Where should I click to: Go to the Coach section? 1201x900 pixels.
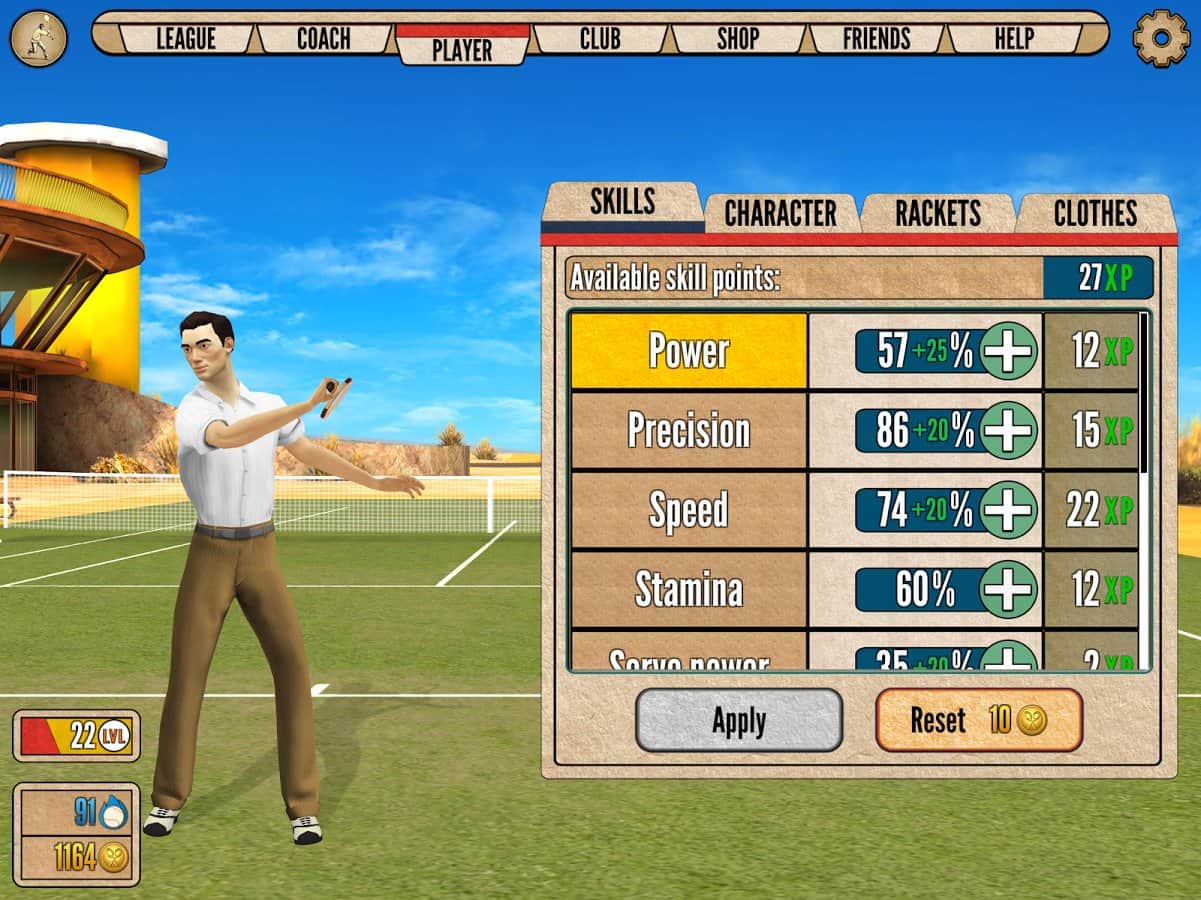324,39
